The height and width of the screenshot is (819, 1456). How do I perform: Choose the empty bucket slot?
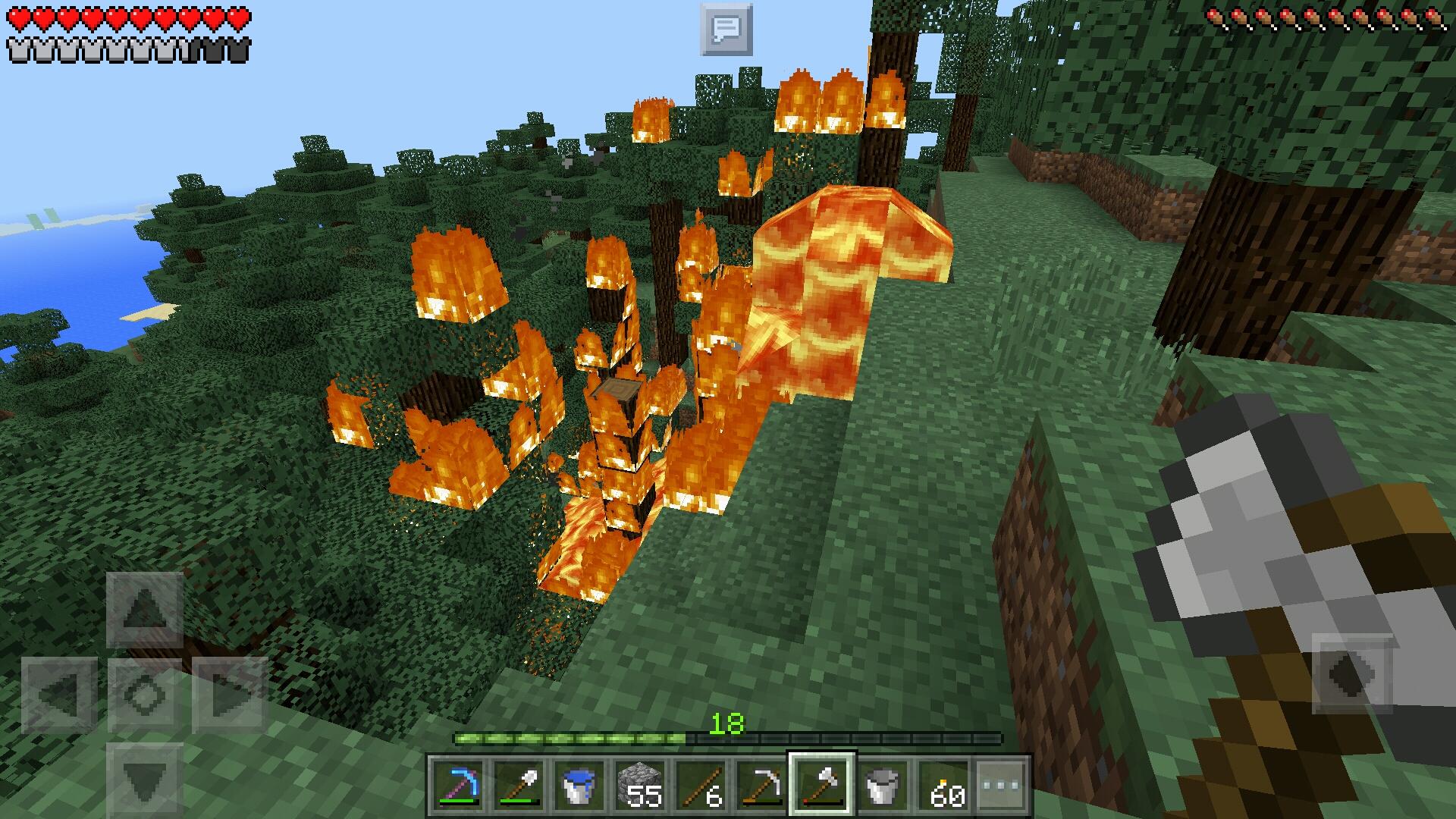click(x=883, y=784)
